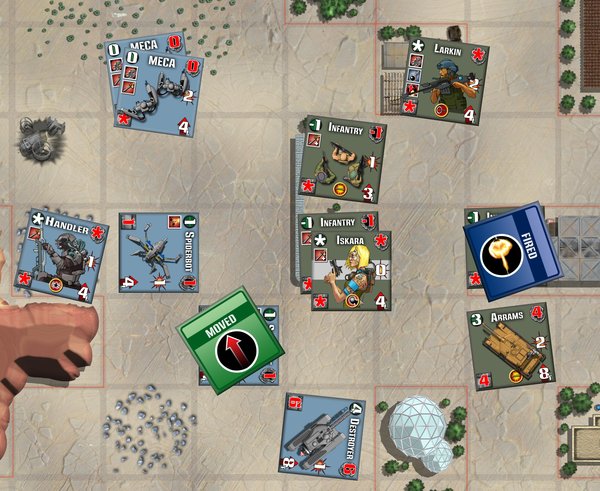Select the Larkin unit counter

(446, 82)
